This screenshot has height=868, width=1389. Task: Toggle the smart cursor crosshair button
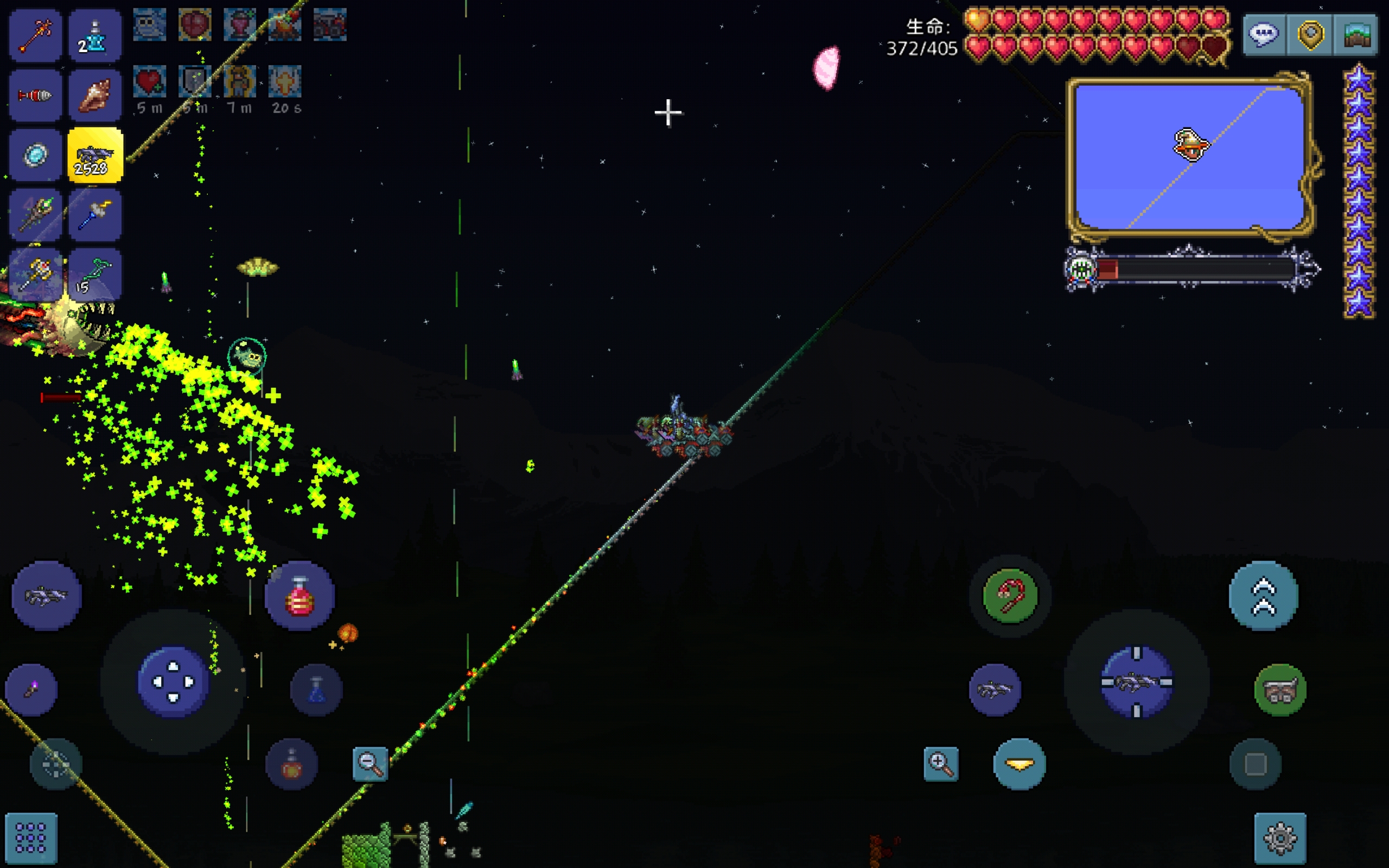56,764
